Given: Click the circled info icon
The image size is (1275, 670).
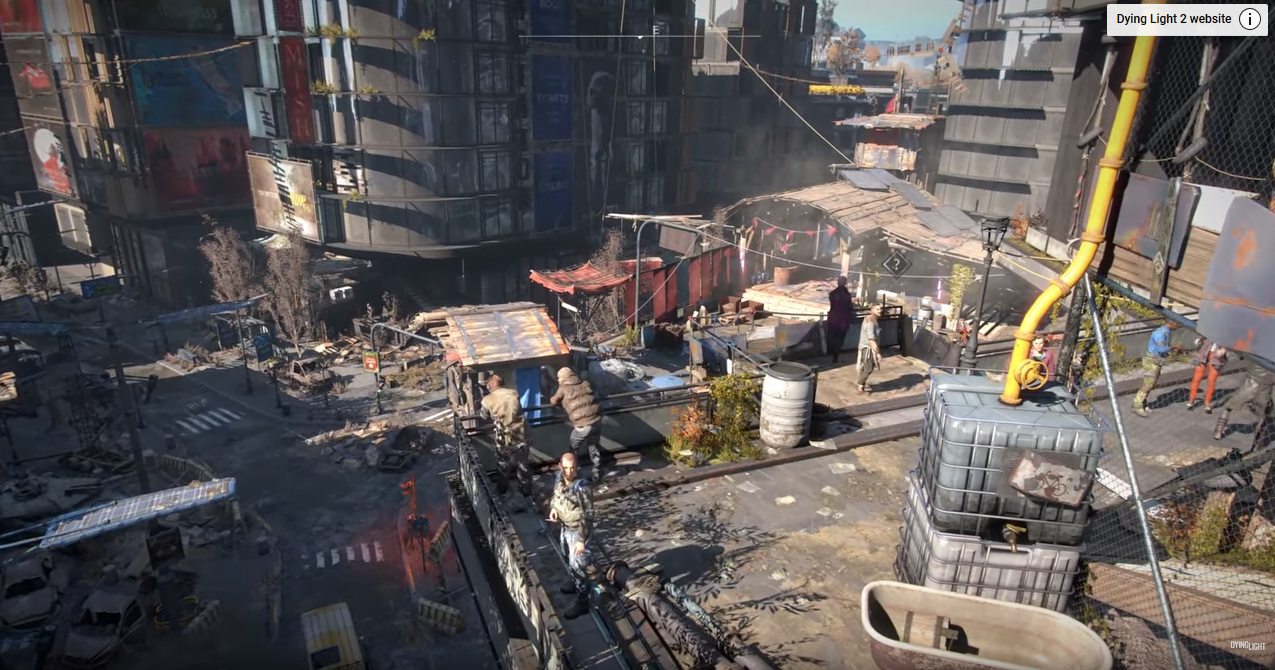Looking at the screenshot, I should click(x=1249, y=19).
